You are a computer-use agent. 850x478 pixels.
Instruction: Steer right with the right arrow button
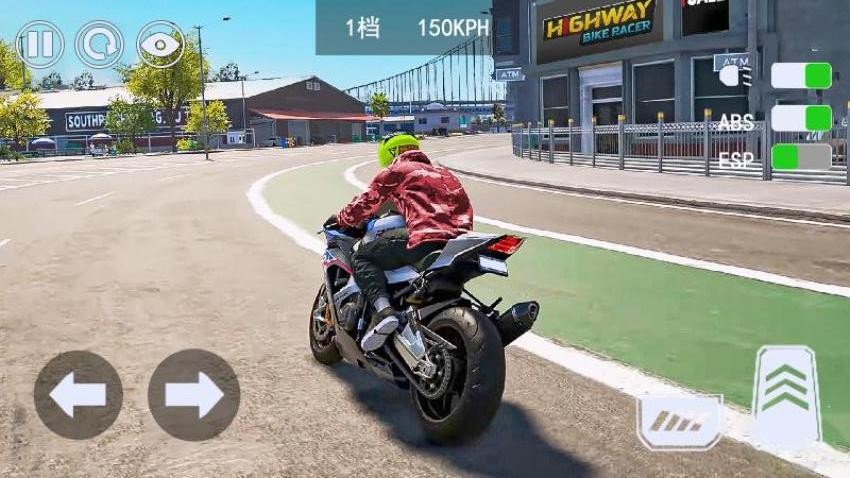coord(194,395)
